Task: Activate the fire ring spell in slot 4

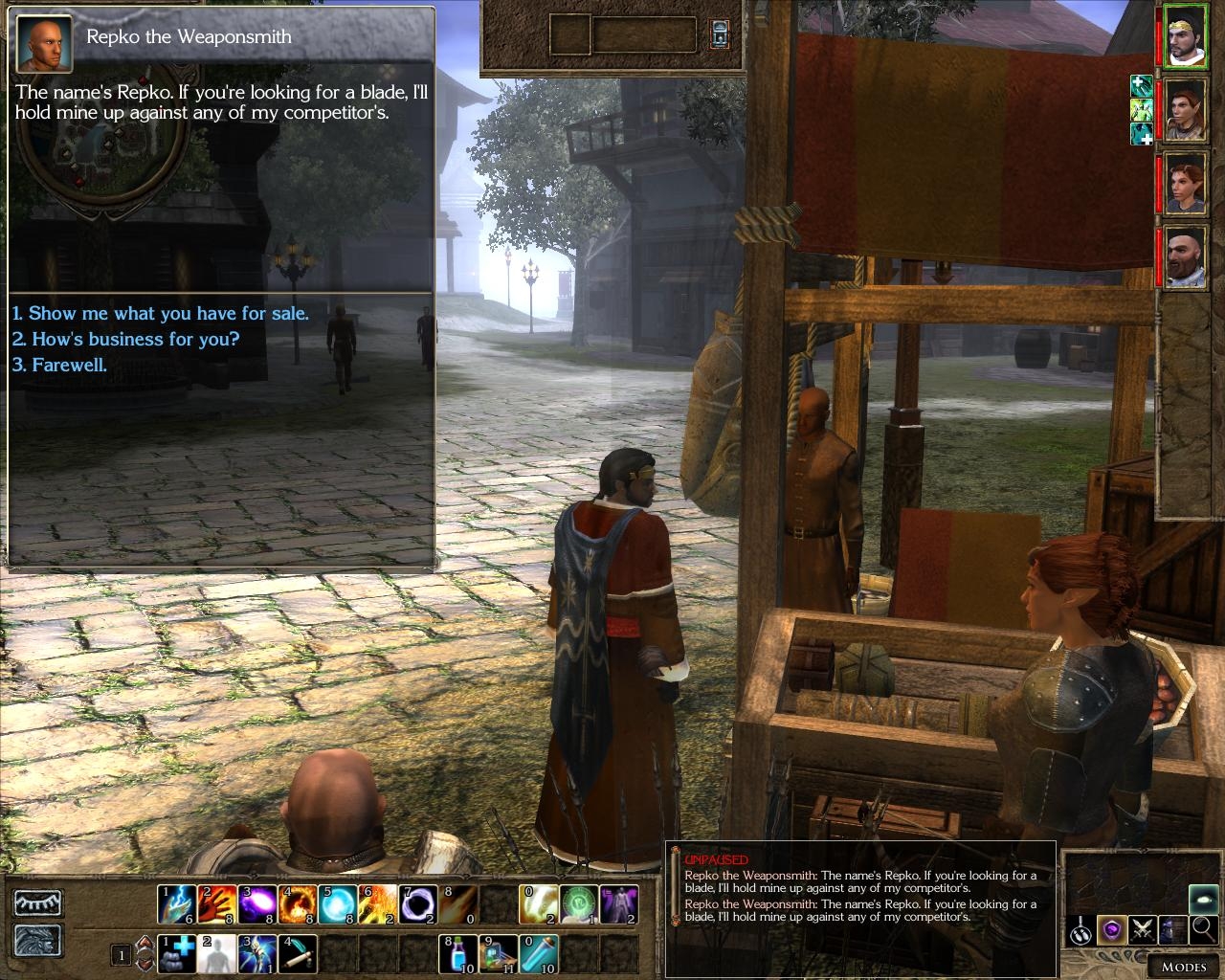Action: point(298,903)
